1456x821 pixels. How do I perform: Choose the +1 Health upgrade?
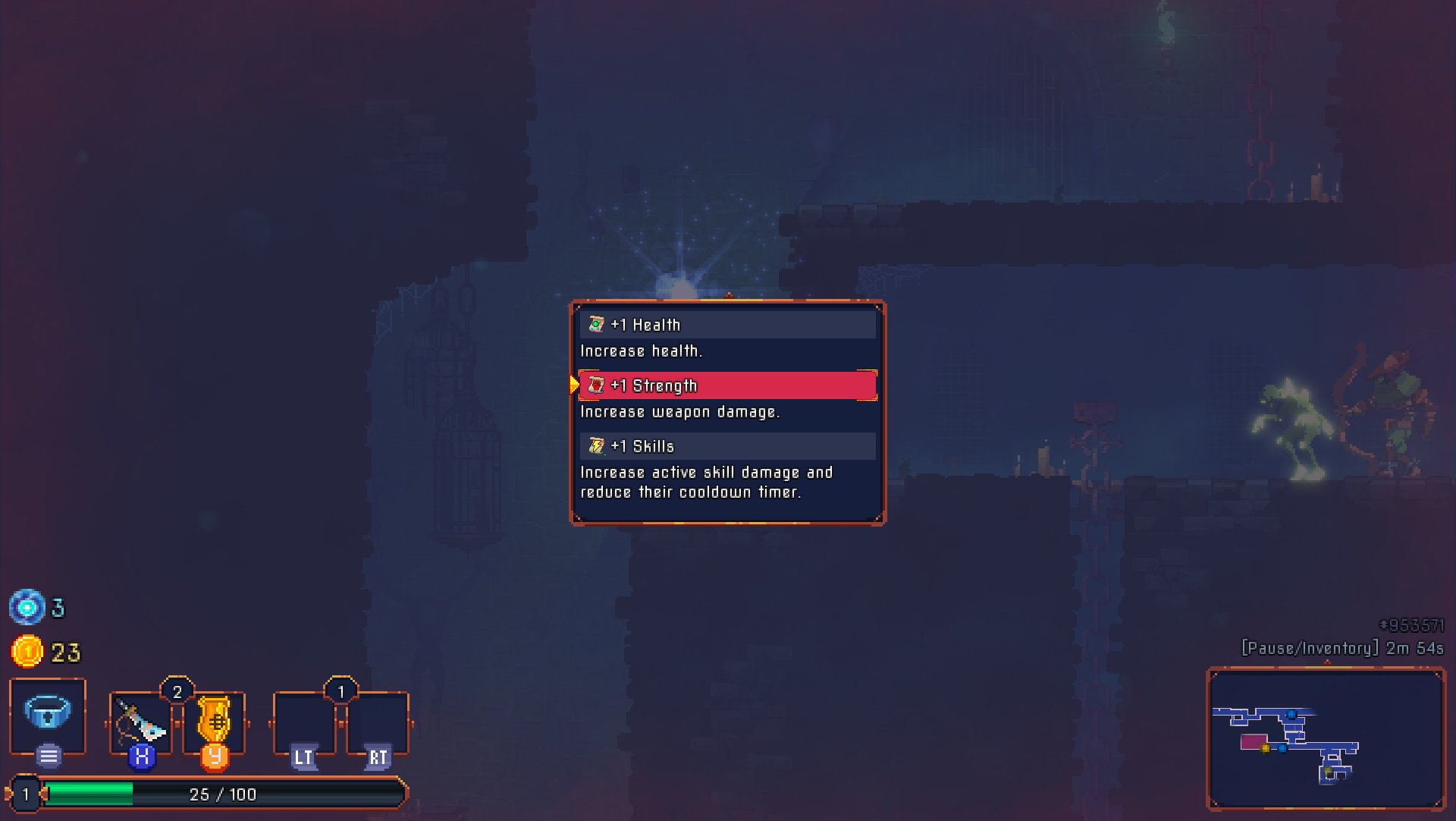pyautogui.click(x=726, y=324)
